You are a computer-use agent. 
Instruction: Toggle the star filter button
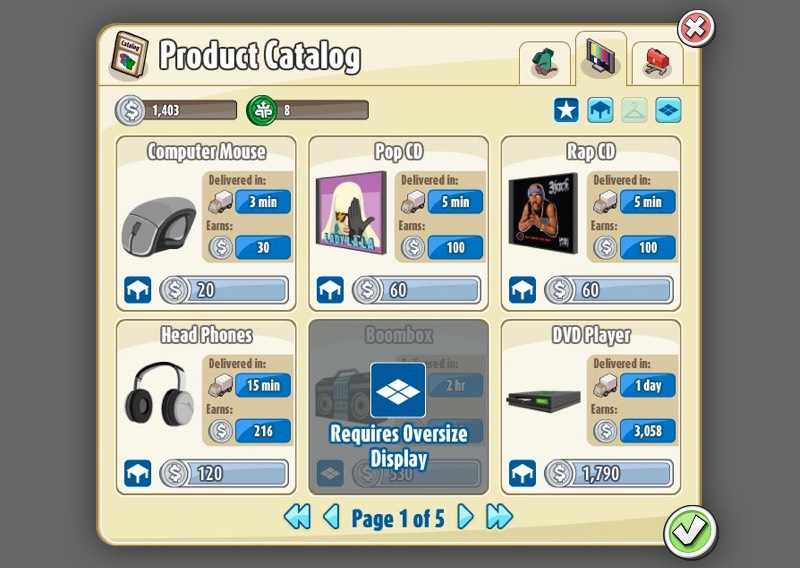click(x=566, y=110)
